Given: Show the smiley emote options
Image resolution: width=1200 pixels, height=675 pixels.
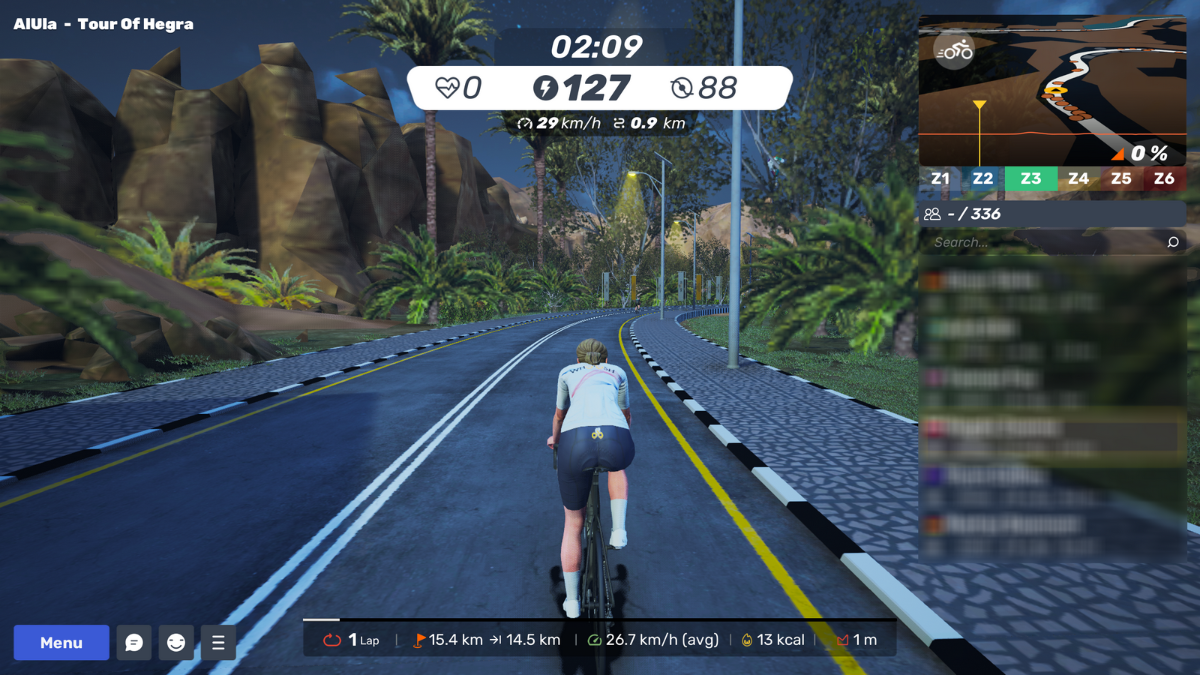Looking at the screenshot, I should pyautogui.click(x=176, y=643).
